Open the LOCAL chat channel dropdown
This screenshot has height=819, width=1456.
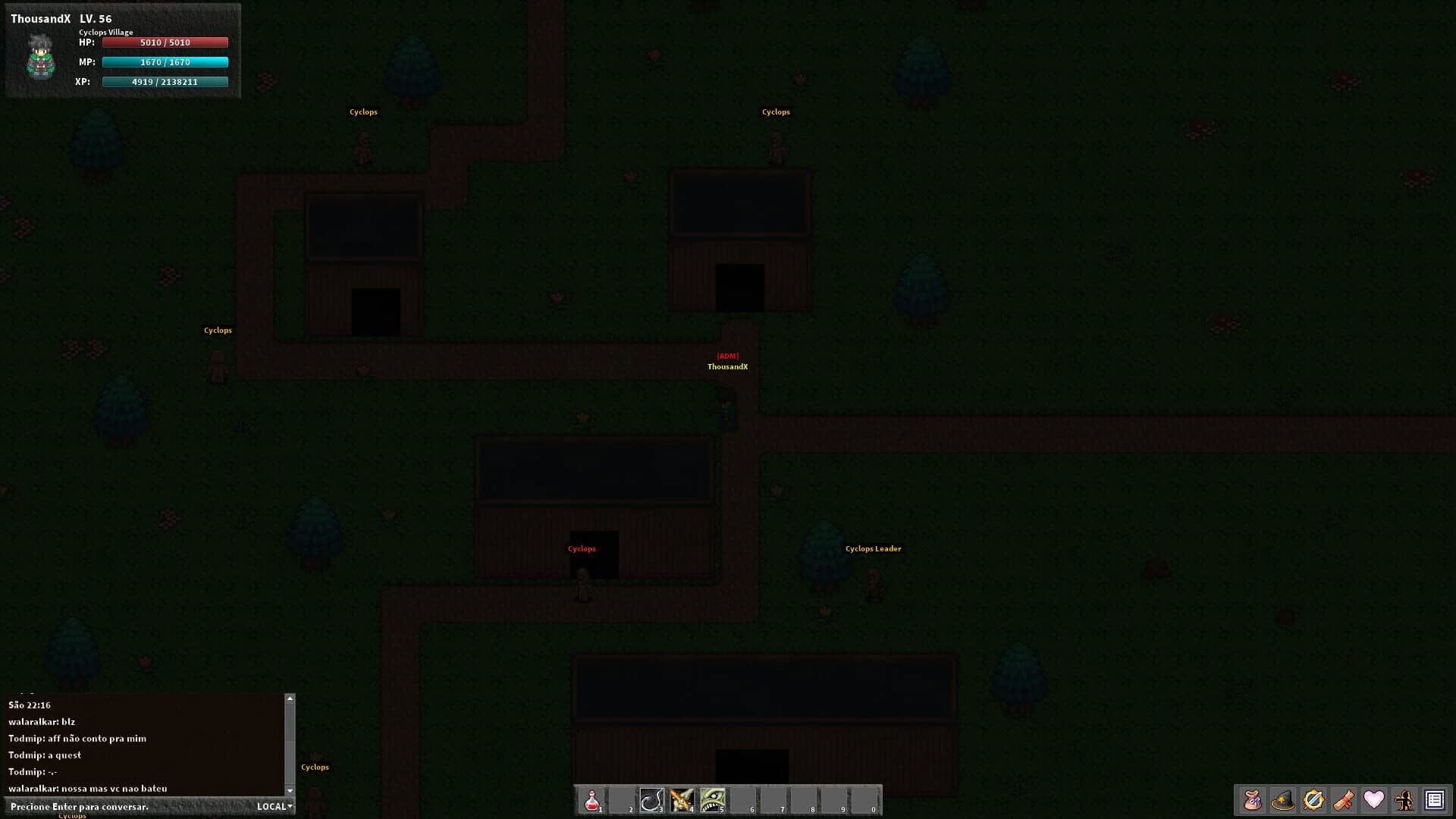(274, 806)
